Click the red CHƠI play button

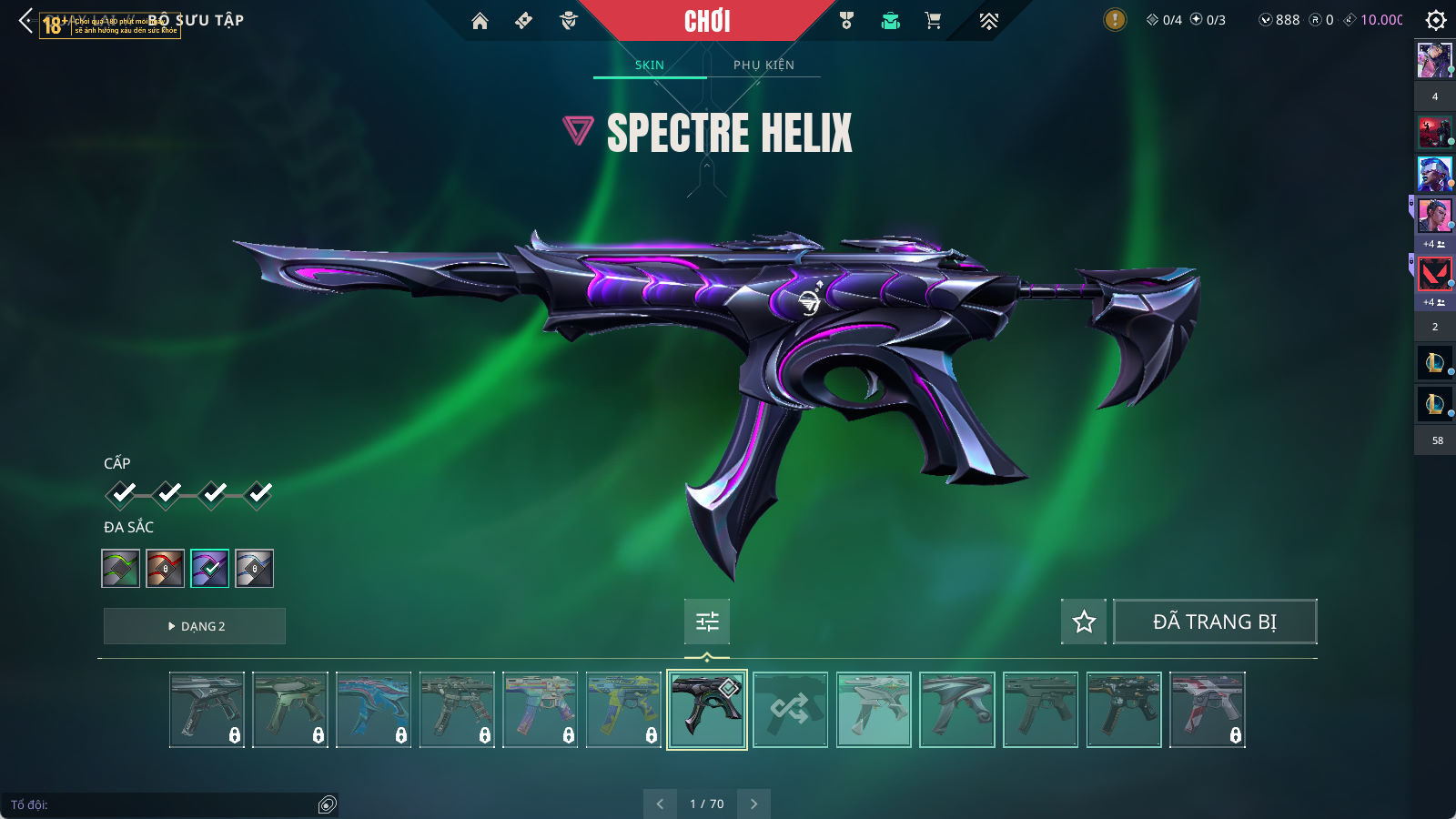click(x=707, y=21)
